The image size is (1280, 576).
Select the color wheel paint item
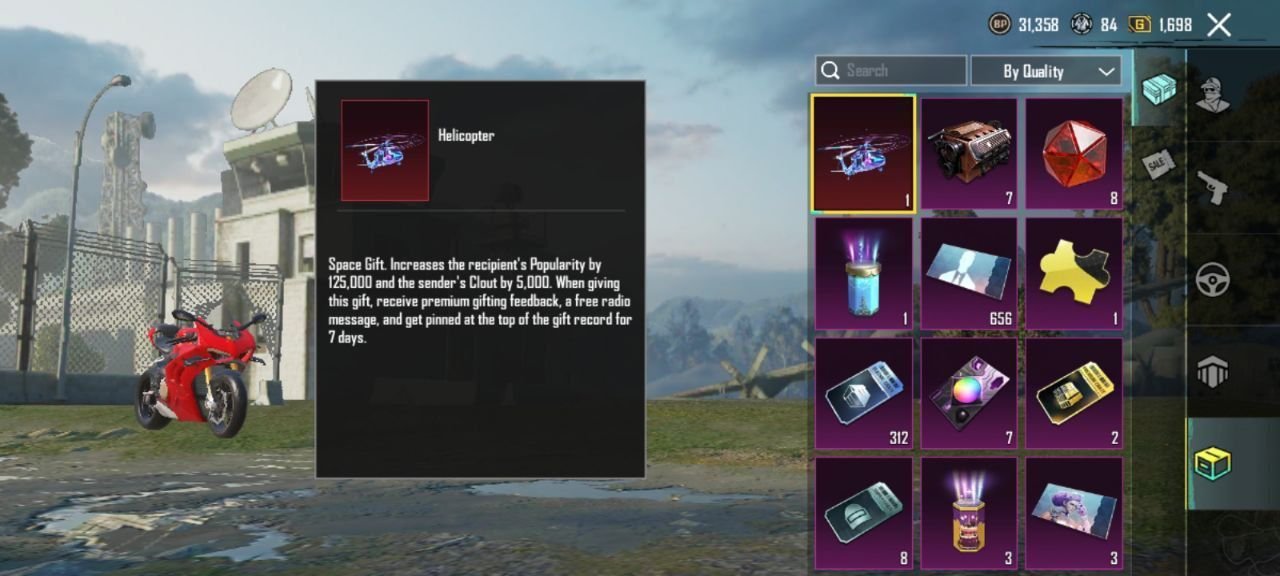[968, 393]
